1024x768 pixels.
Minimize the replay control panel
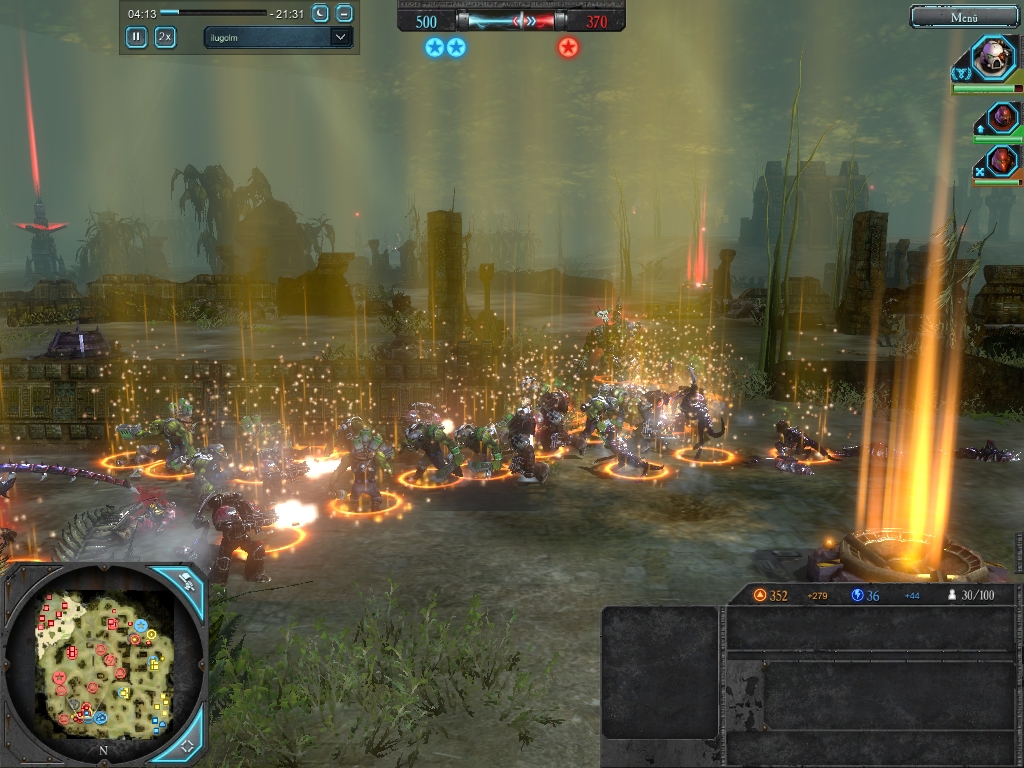(x=344, y=13)
